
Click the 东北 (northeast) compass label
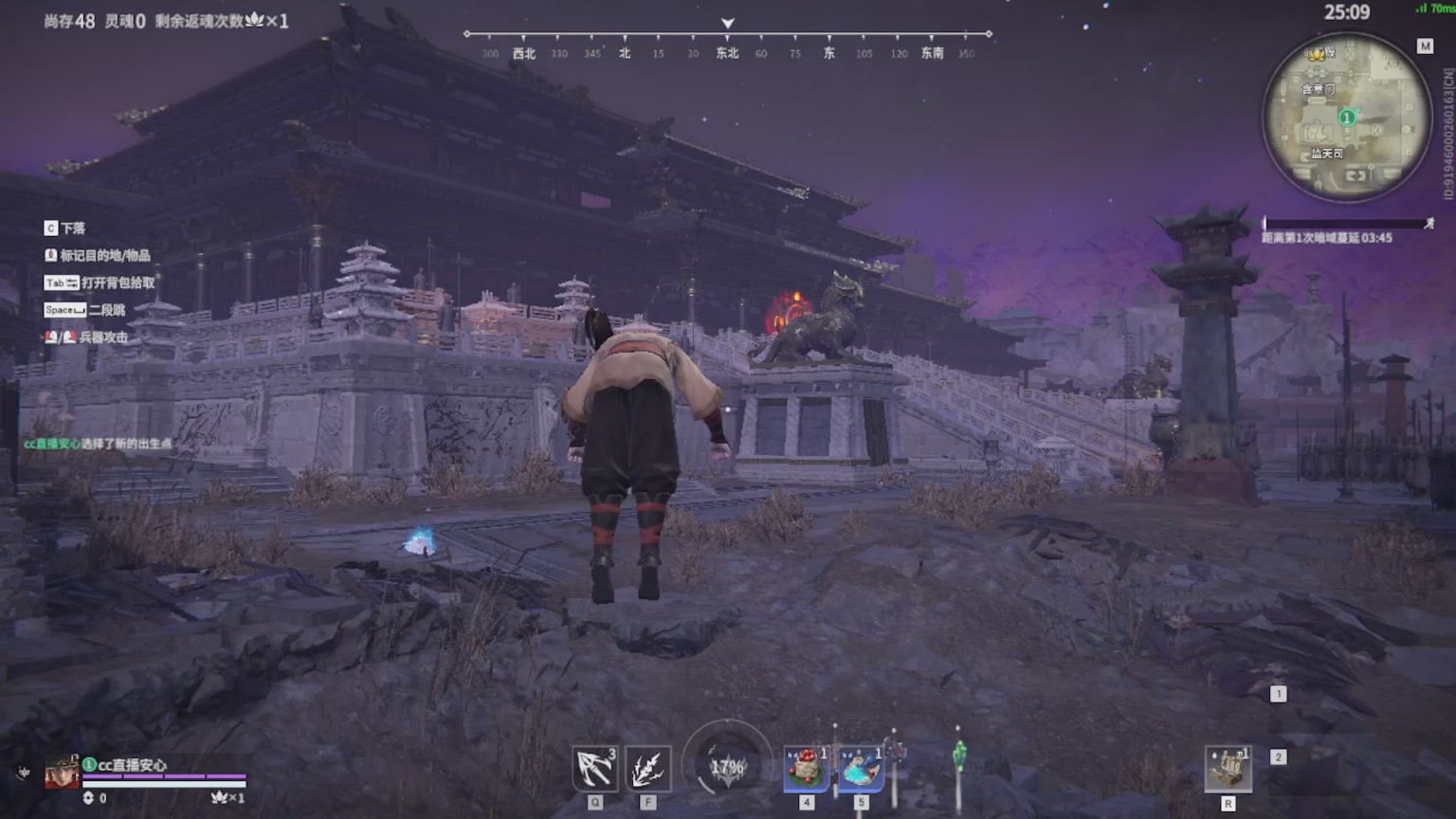point(727,53)
